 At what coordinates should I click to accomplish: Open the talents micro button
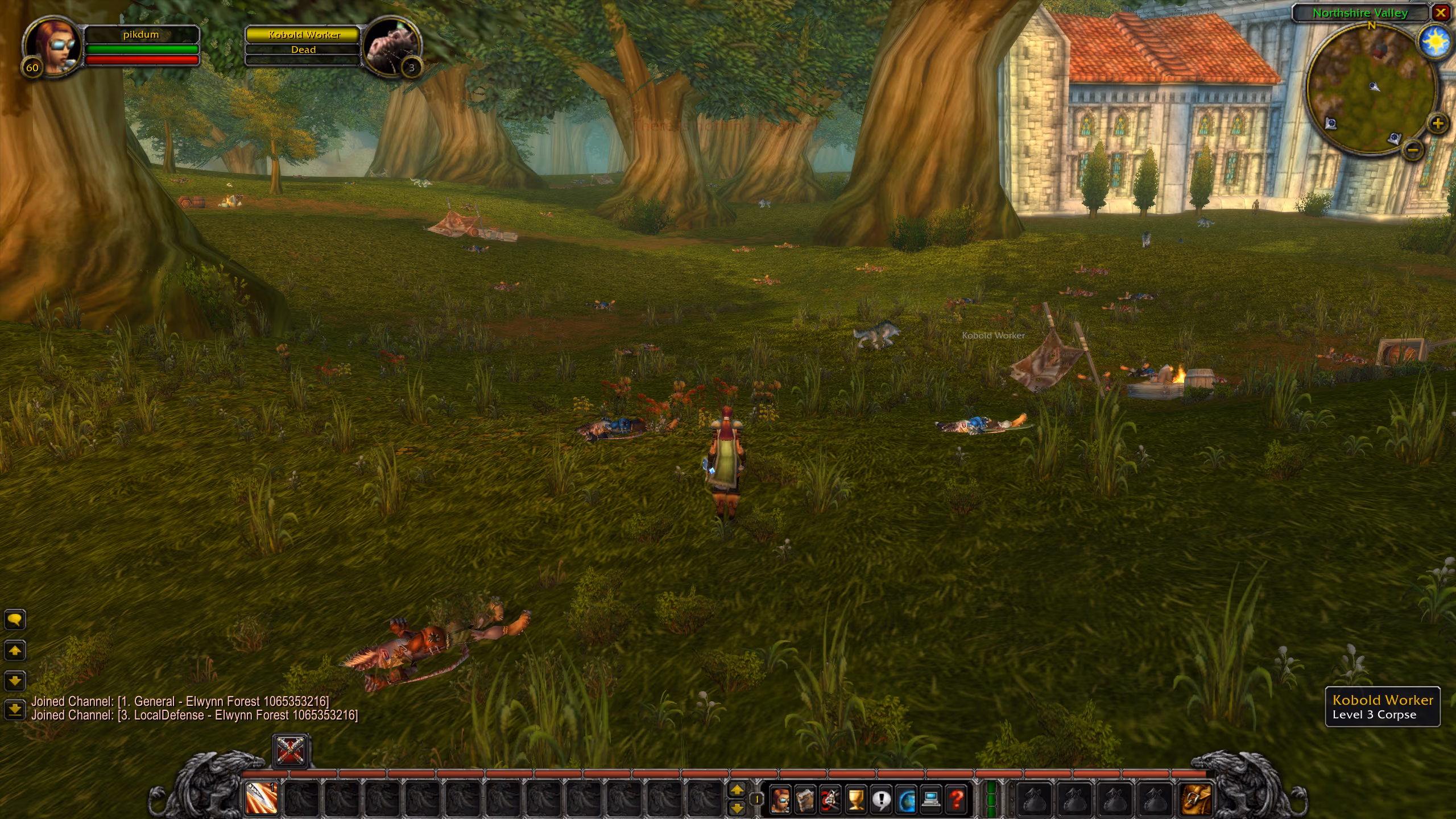(830, 799)
